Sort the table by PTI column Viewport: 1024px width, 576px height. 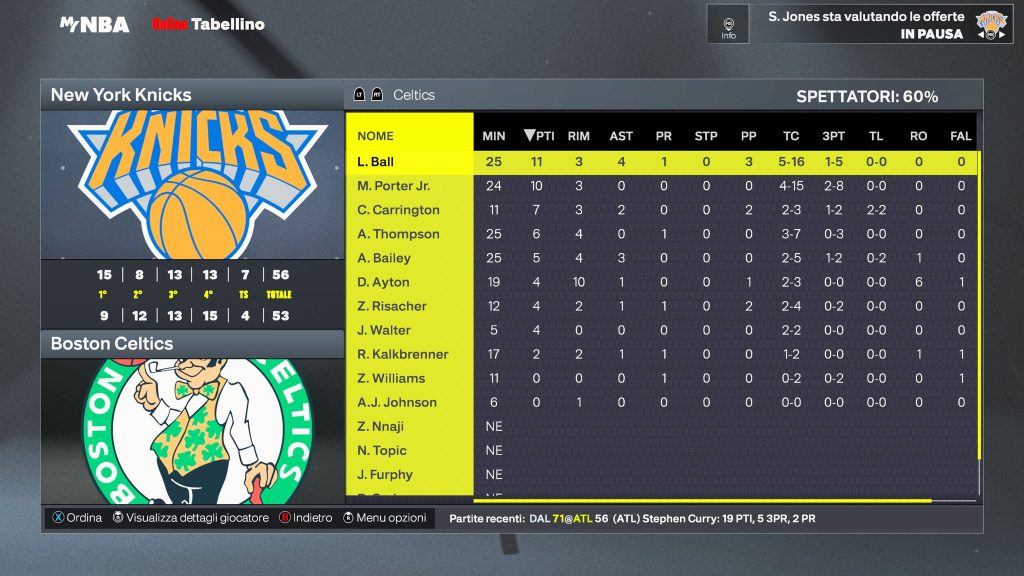pos(538,136)
